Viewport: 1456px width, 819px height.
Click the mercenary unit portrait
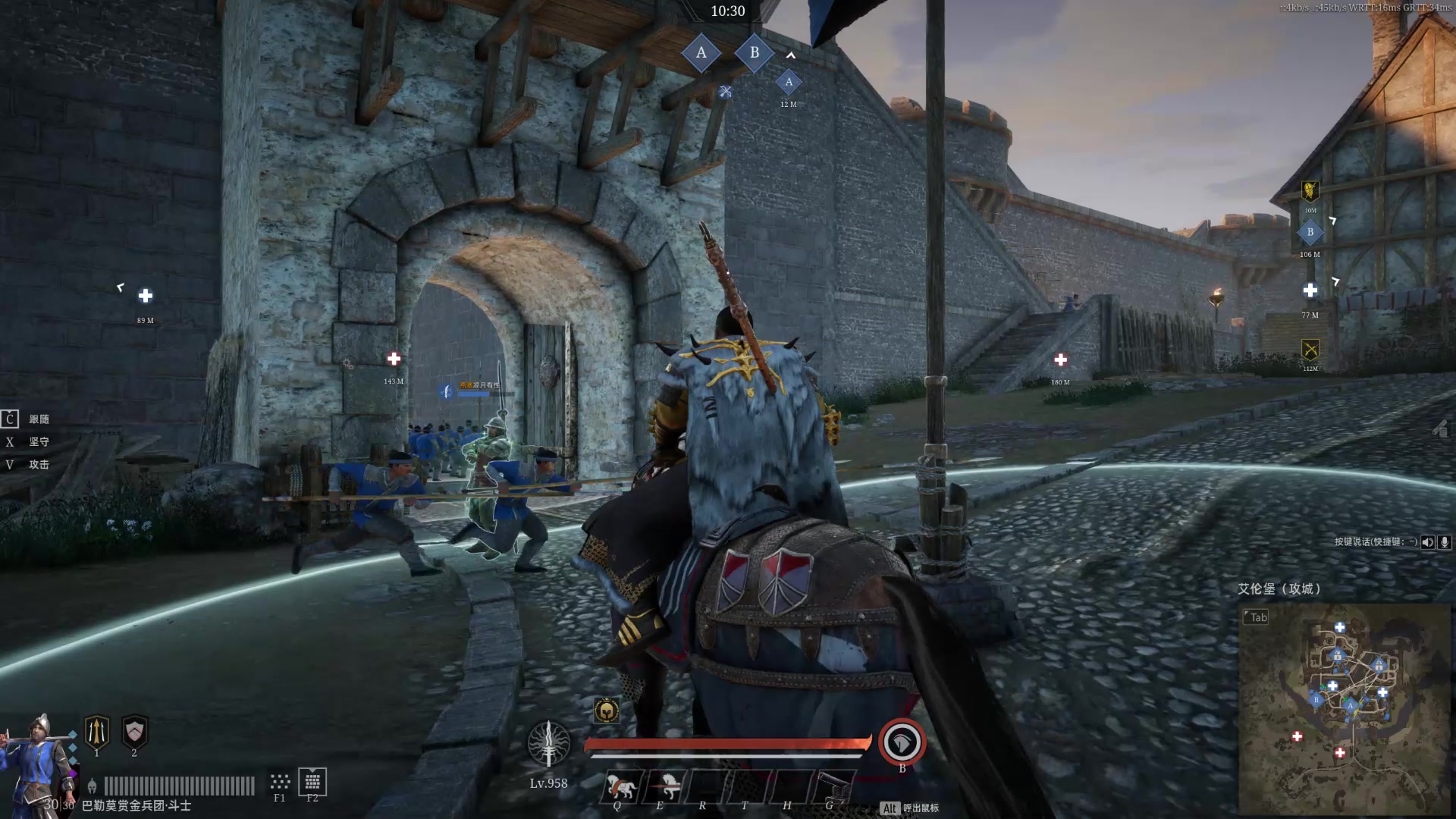tap(36, 758)
